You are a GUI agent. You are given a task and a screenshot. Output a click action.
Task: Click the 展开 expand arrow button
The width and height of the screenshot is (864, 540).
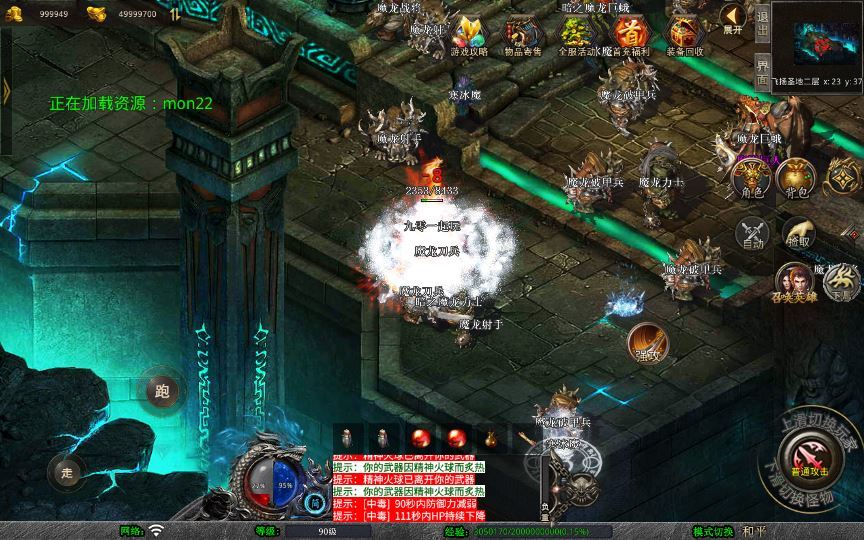[x=733, y=19]
